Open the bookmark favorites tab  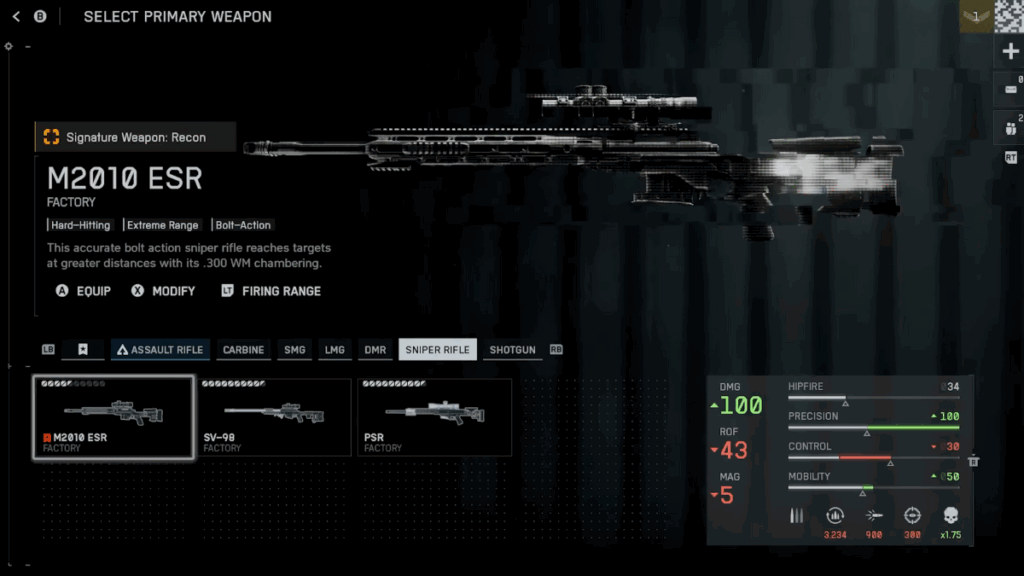coord(83,350)
